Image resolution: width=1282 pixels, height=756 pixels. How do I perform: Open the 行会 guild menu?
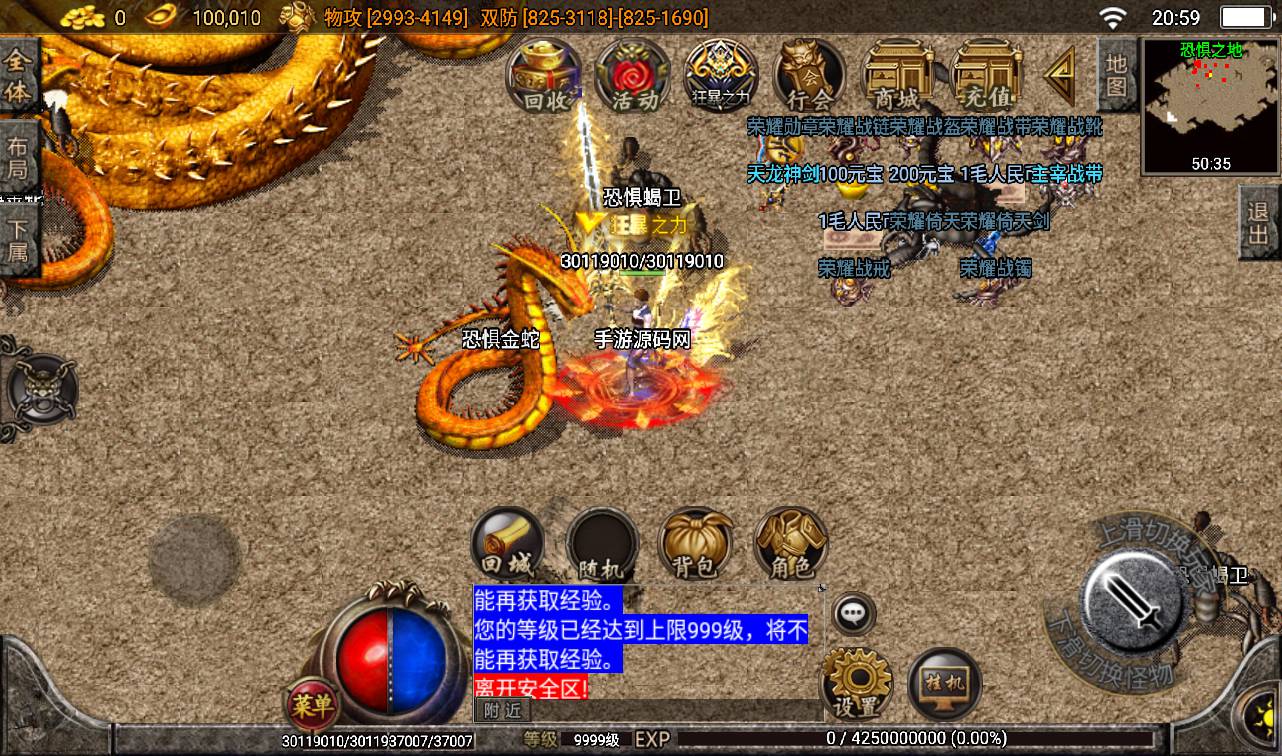(x=809, y=75)
